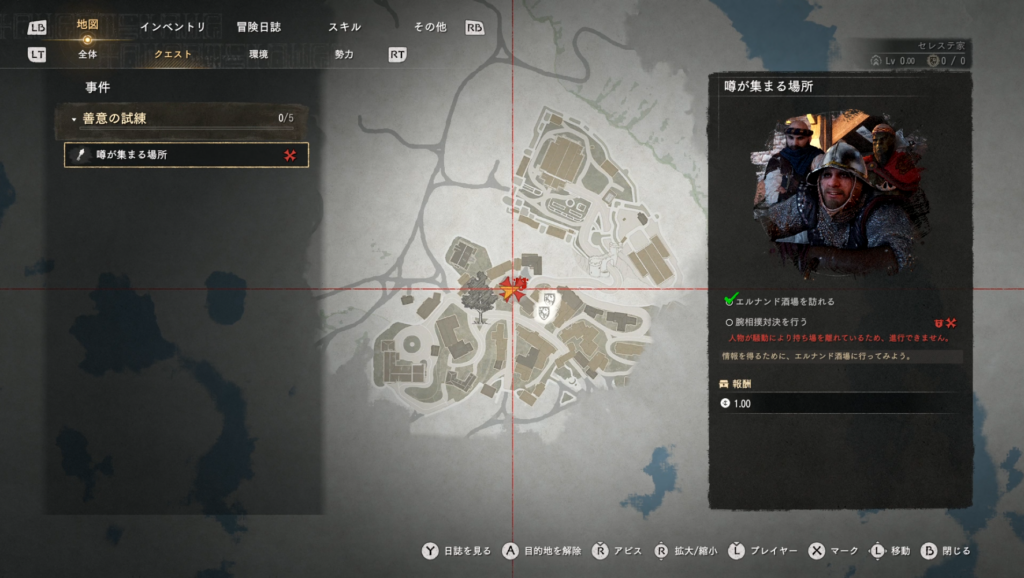Select the 腕相撲対決を行う objective

(x=771, y=323)
